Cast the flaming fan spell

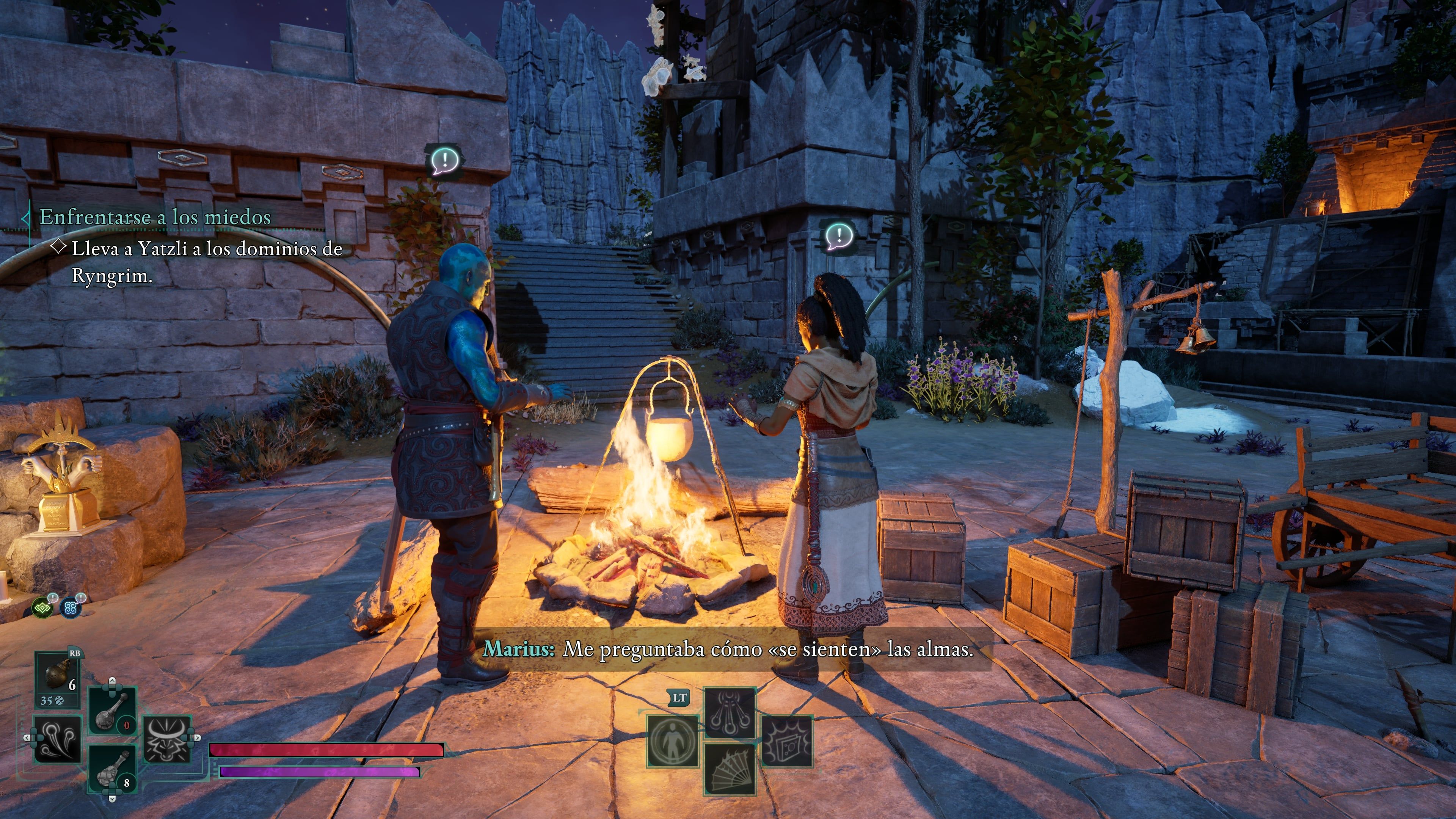[730, 769]
